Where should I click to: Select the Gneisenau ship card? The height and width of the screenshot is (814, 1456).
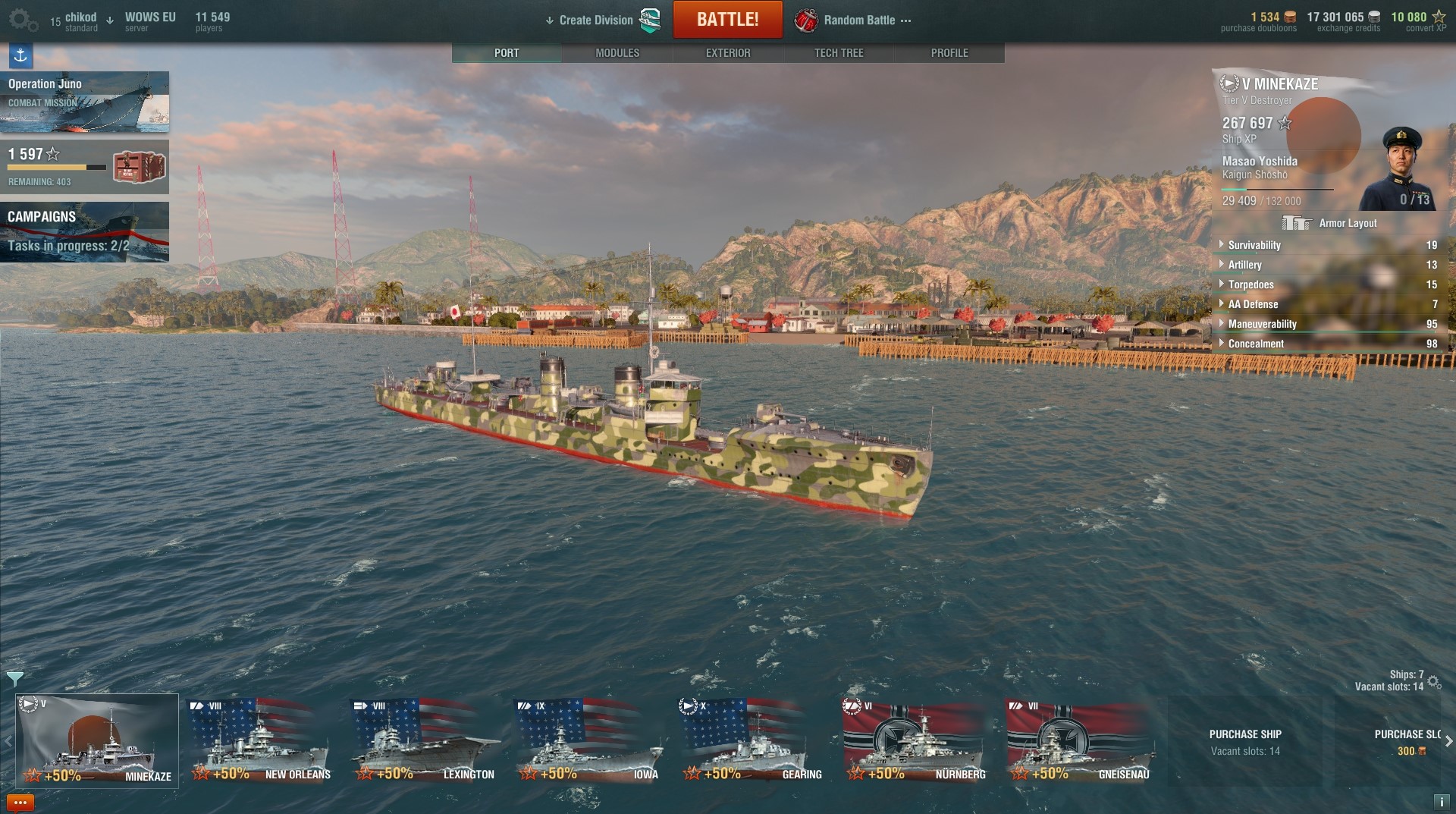tap(1079, 741)
